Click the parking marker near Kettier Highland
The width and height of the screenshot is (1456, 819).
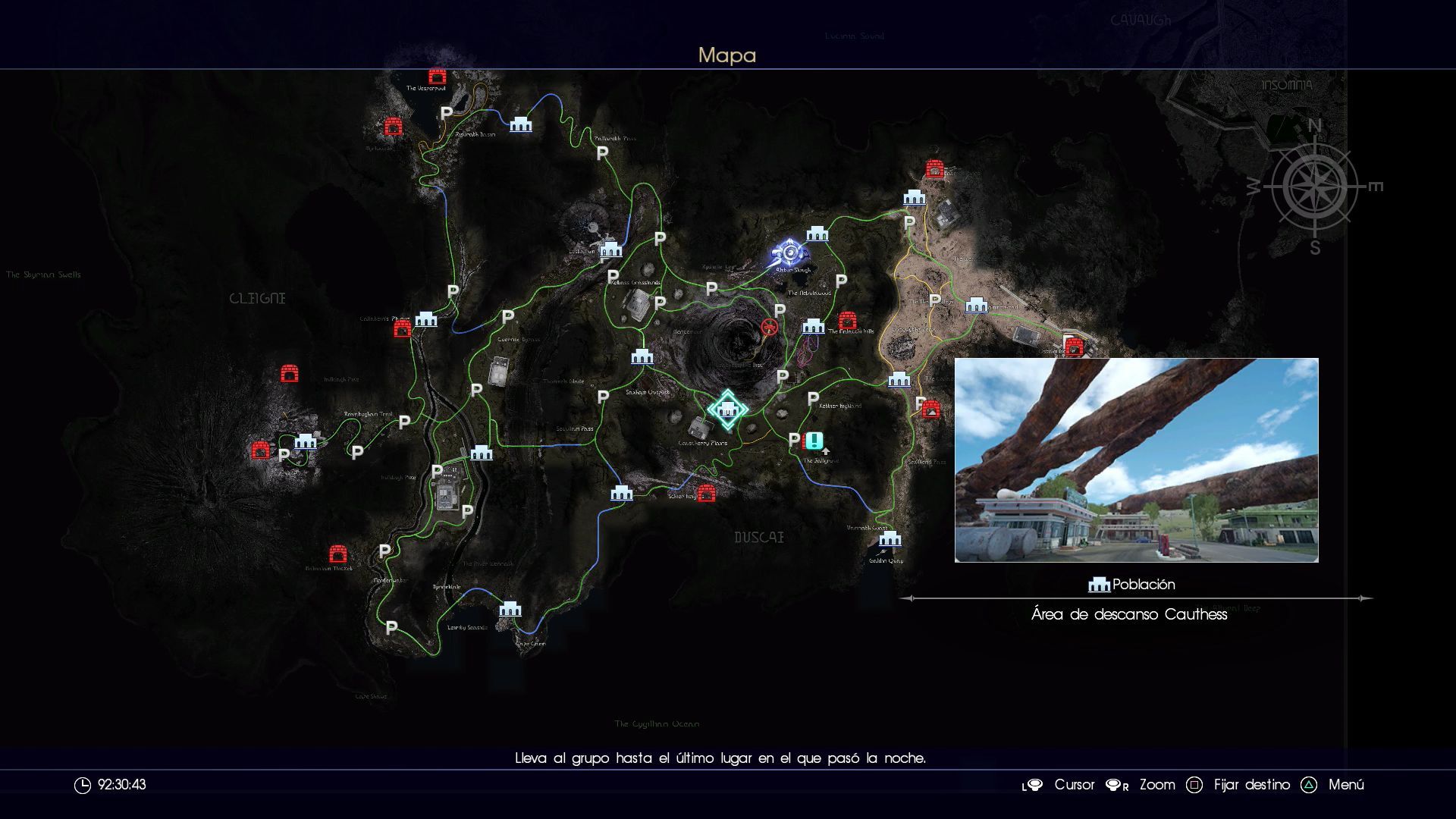(x=813, y=398)
